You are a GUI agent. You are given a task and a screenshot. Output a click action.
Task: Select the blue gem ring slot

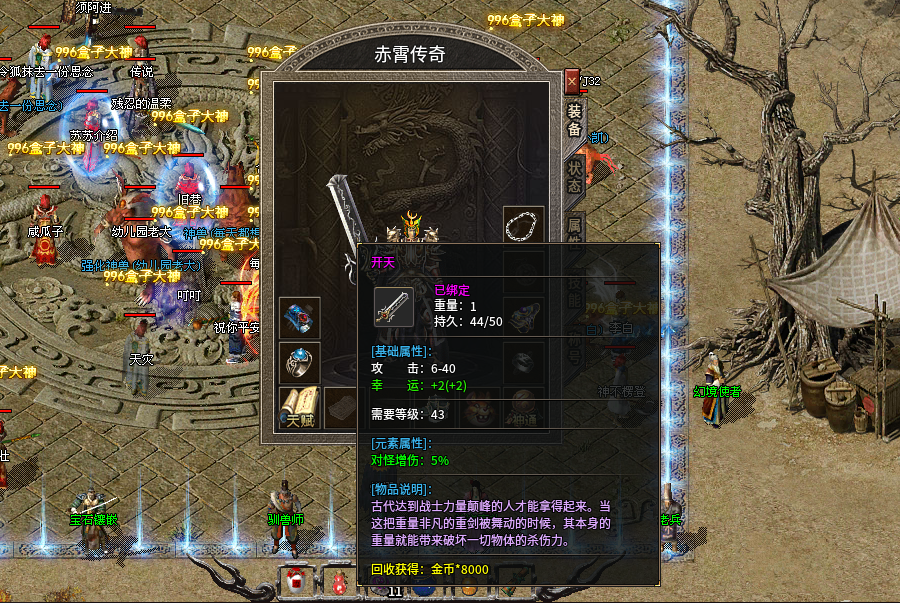(299, 362)
